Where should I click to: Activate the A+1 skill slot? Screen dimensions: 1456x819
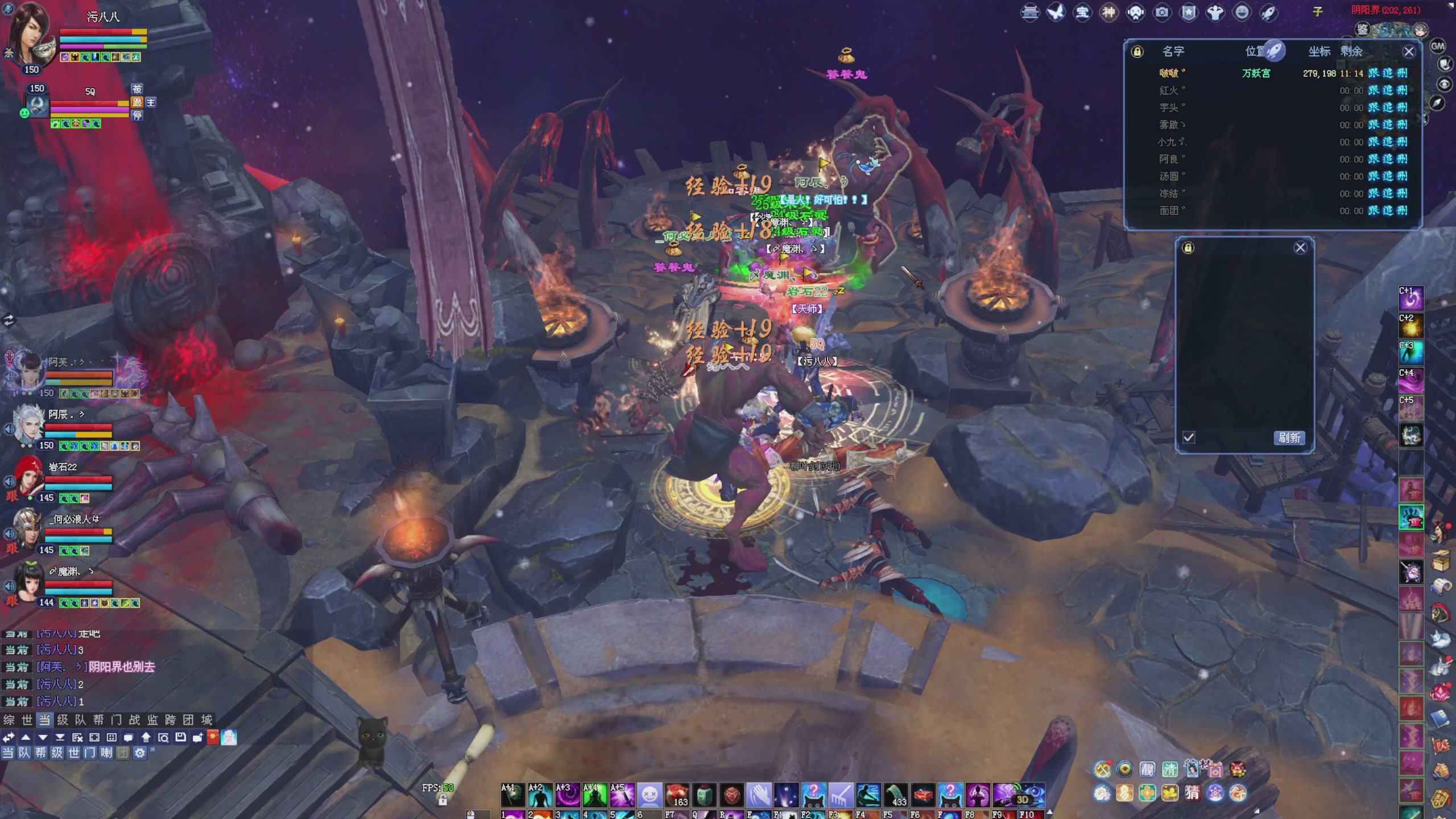click(x=512, y=795)
